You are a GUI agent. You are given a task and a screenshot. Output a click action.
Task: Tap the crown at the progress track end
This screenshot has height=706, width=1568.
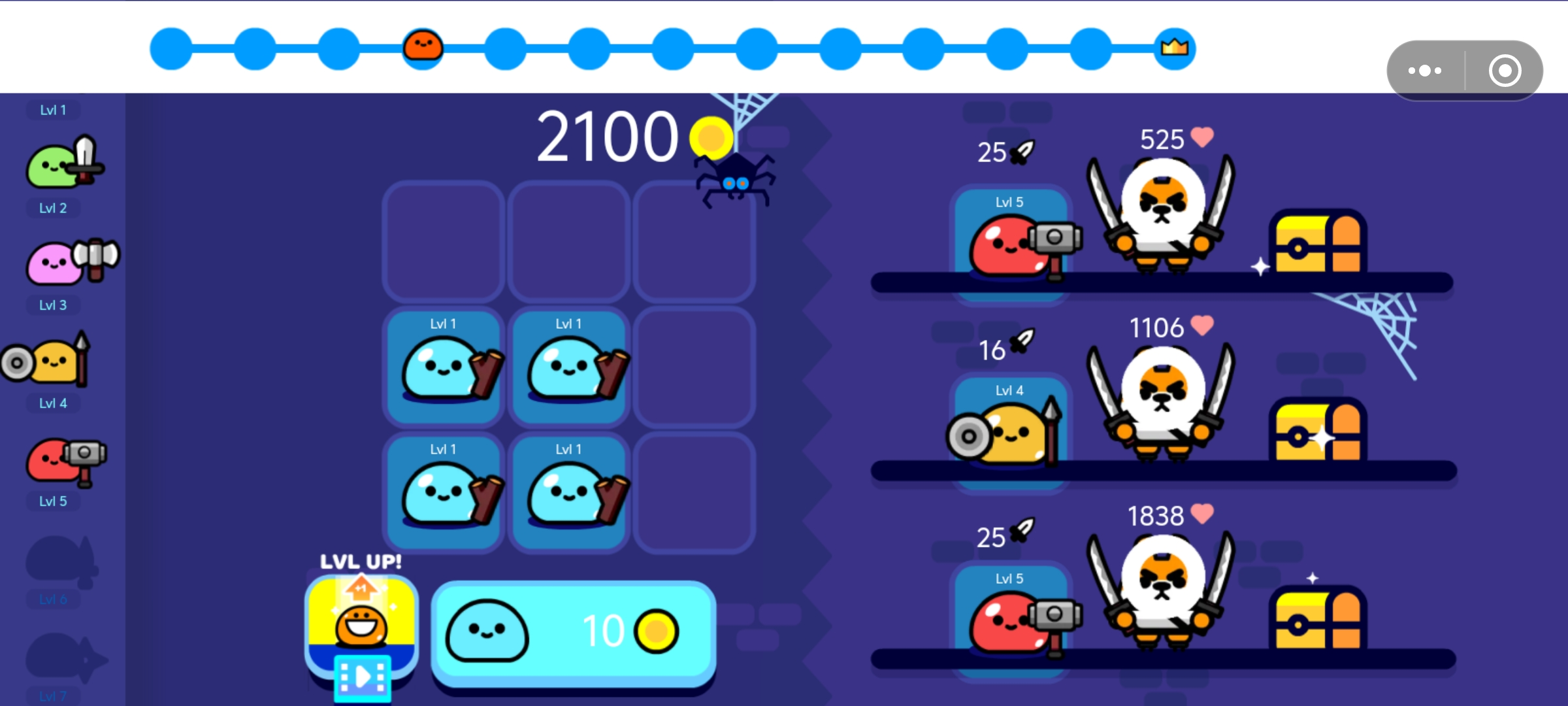pyautogui.click(x=1173, y=47)
